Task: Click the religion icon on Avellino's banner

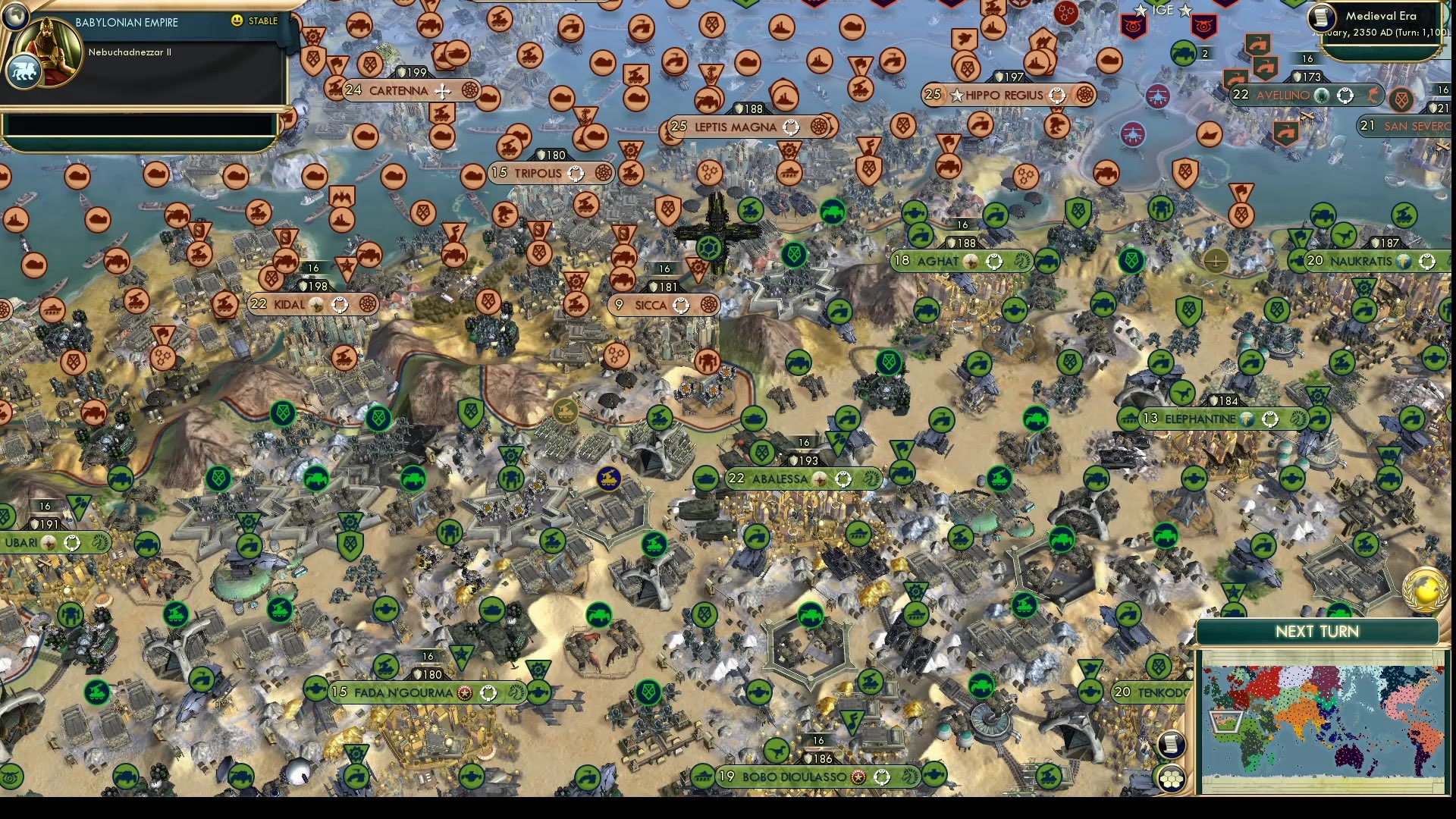Action: point(1323,96)
